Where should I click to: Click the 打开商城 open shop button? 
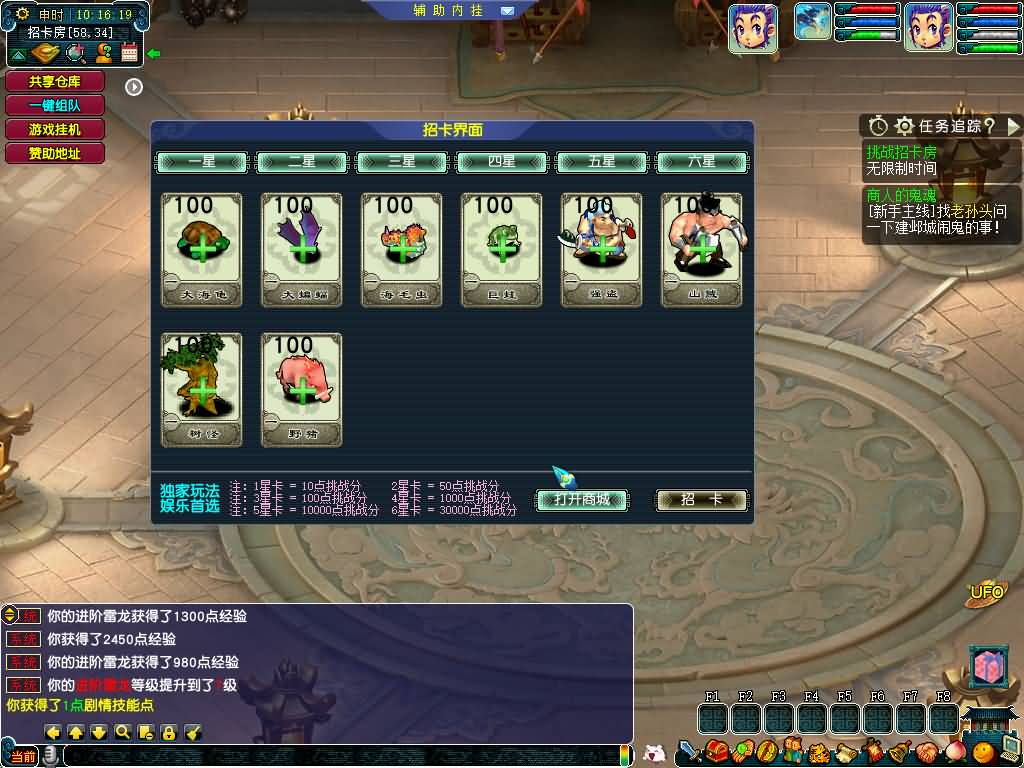582,500
